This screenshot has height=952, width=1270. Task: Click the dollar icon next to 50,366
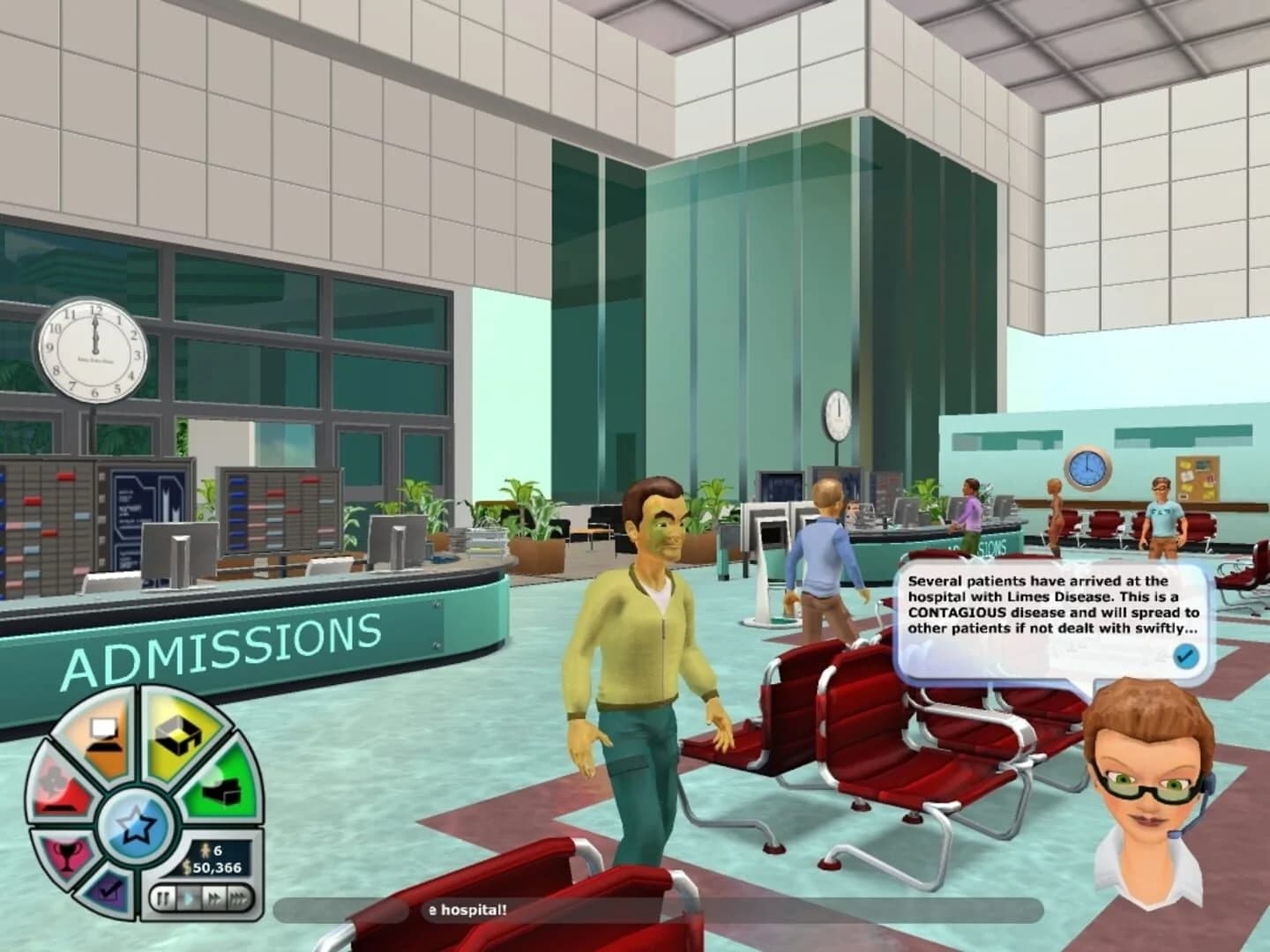pos(188,867)
